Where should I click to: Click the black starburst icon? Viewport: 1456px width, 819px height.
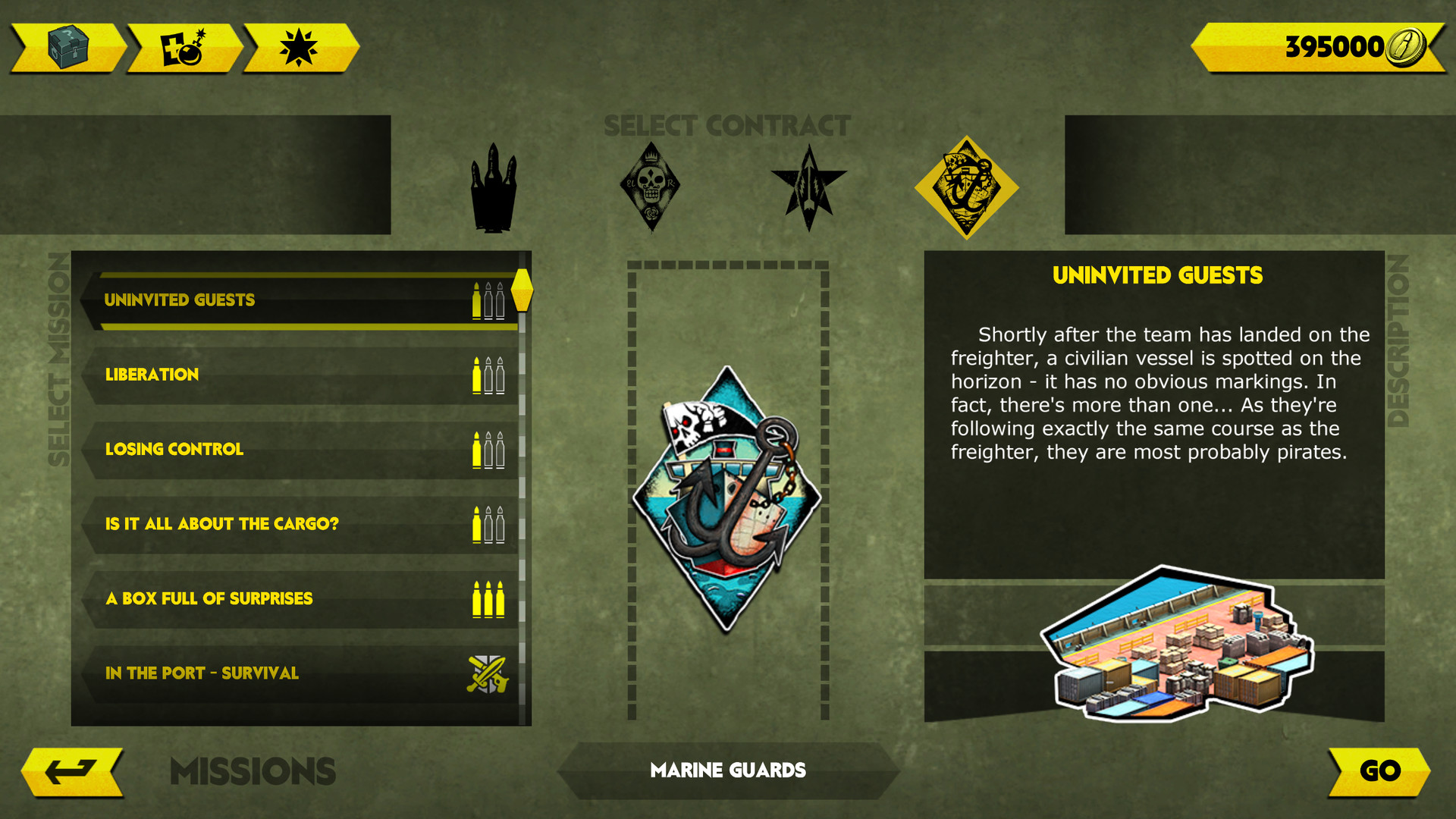299,45
